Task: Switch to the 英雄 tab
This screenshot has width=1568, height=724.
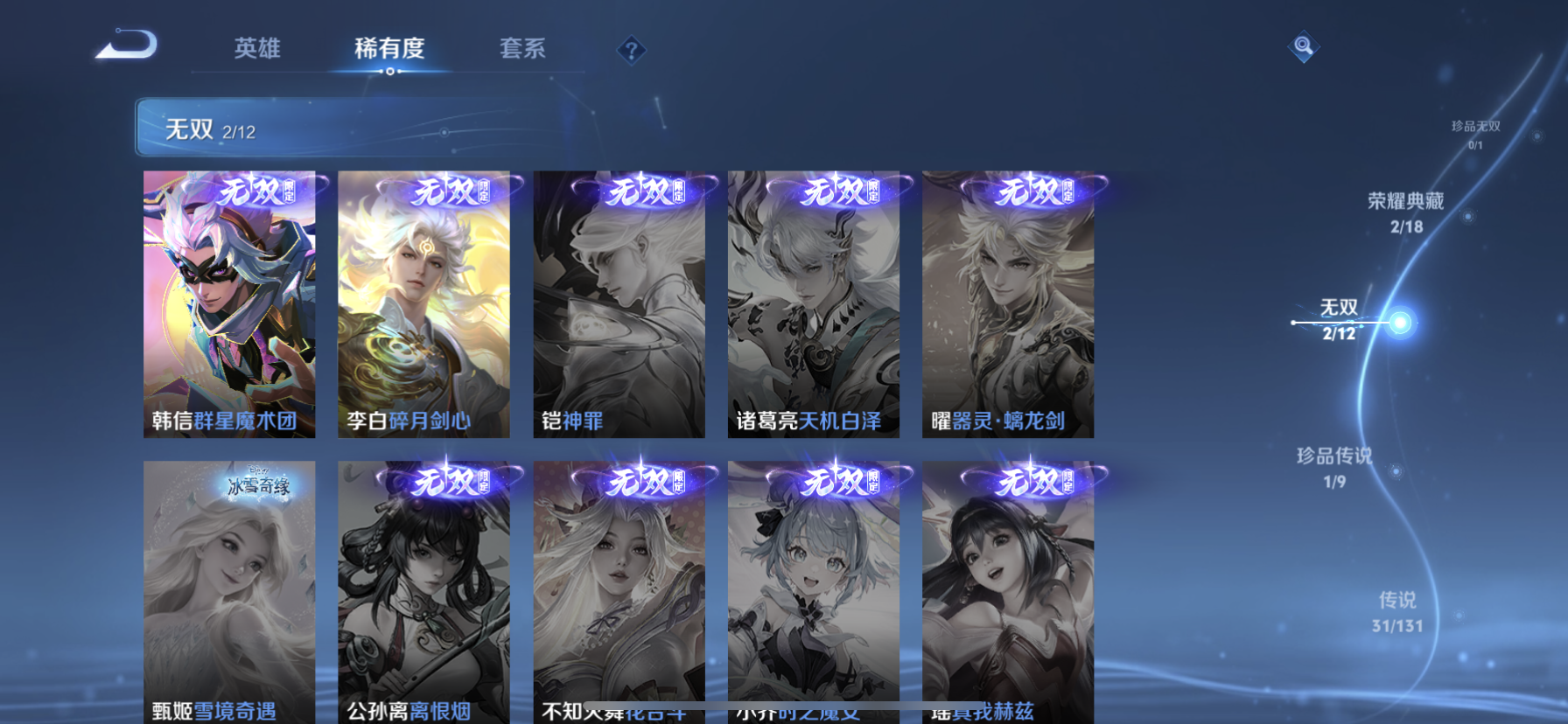Action: [x=255, y=50]
